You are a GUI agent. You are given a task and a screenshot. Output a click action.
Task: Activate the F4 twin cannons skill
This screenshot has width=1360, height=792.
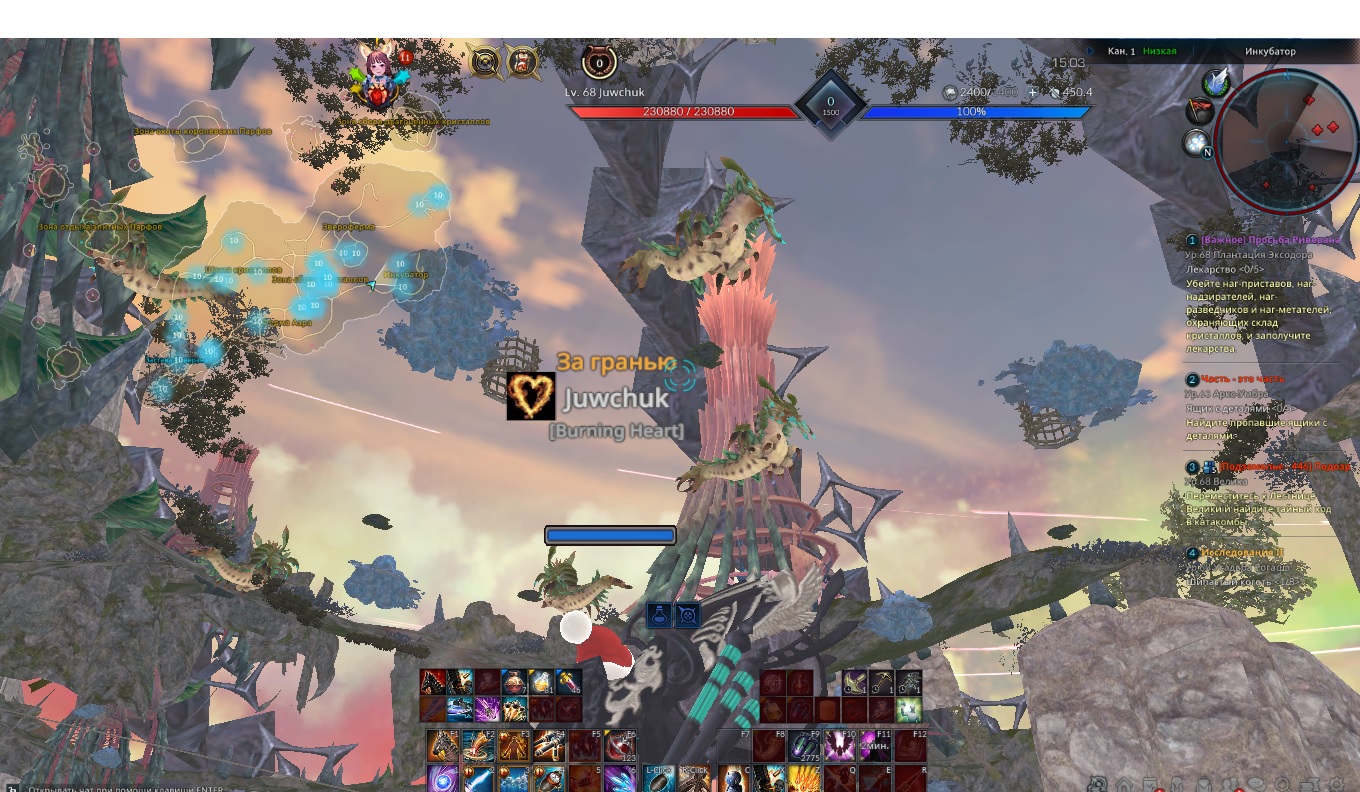click(549, 745)
